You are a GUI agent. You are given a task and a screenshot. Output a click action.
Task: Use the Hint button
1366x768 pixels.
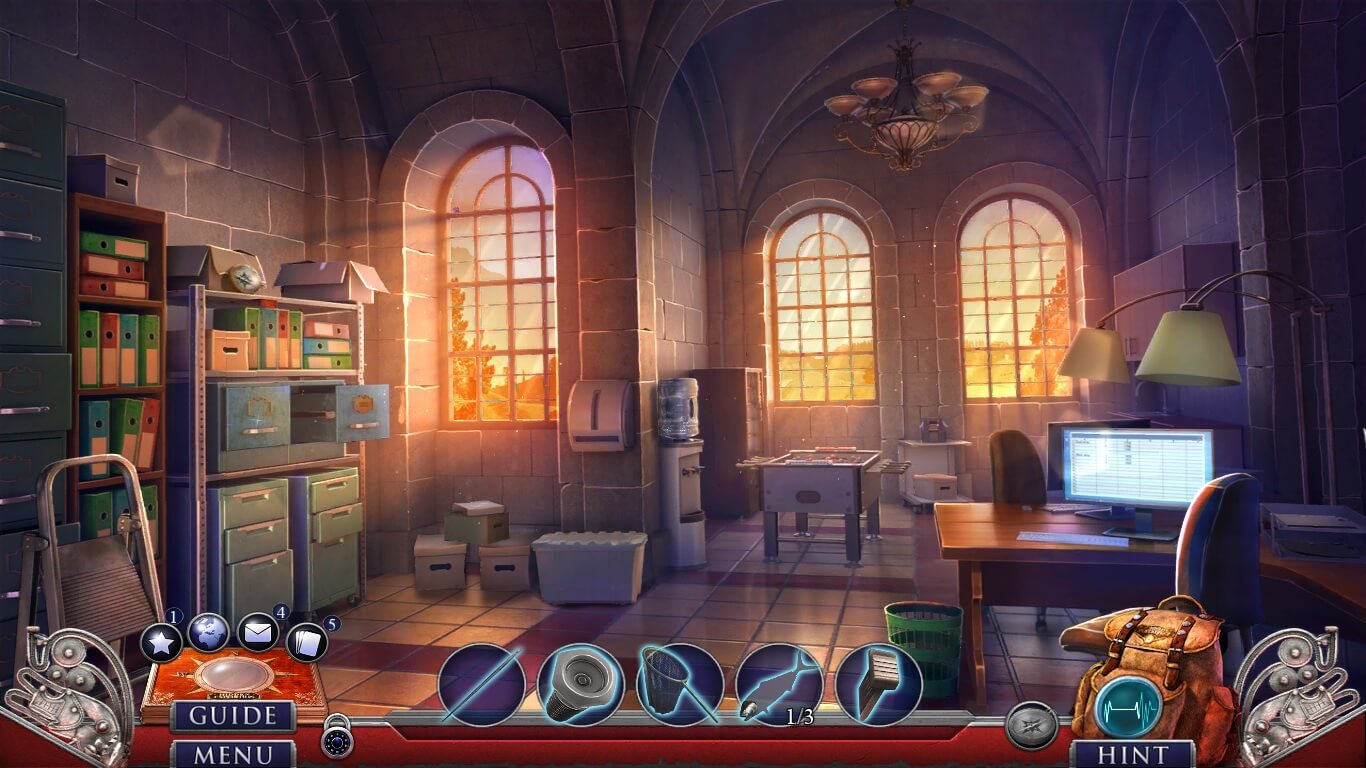click(x=1132, y=753)
